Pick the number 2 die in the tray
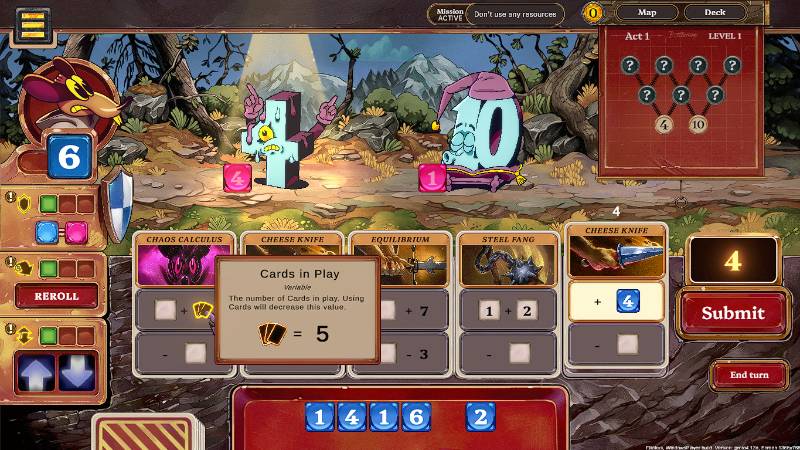Viewport: 800px width, 450px height. (x=480, y=416)
